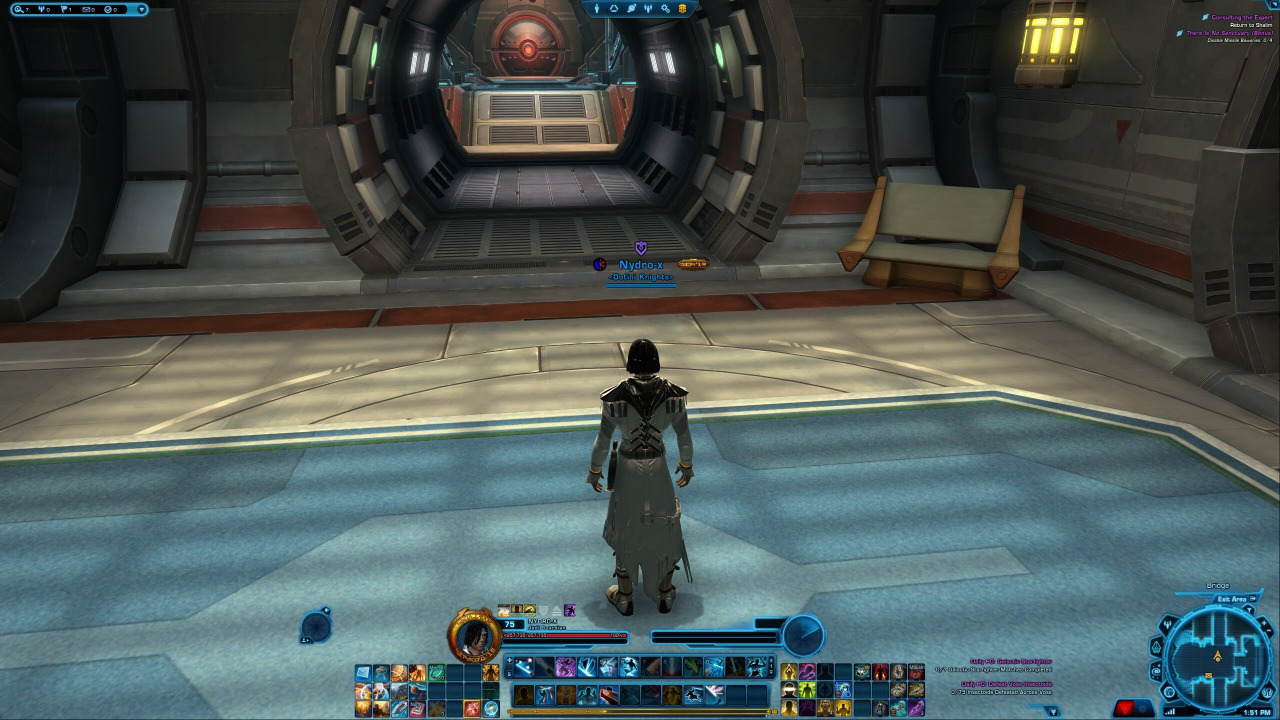Click the settings gear icon on the top bar
Screen dimensions: 1280x720
click(665, 9)
